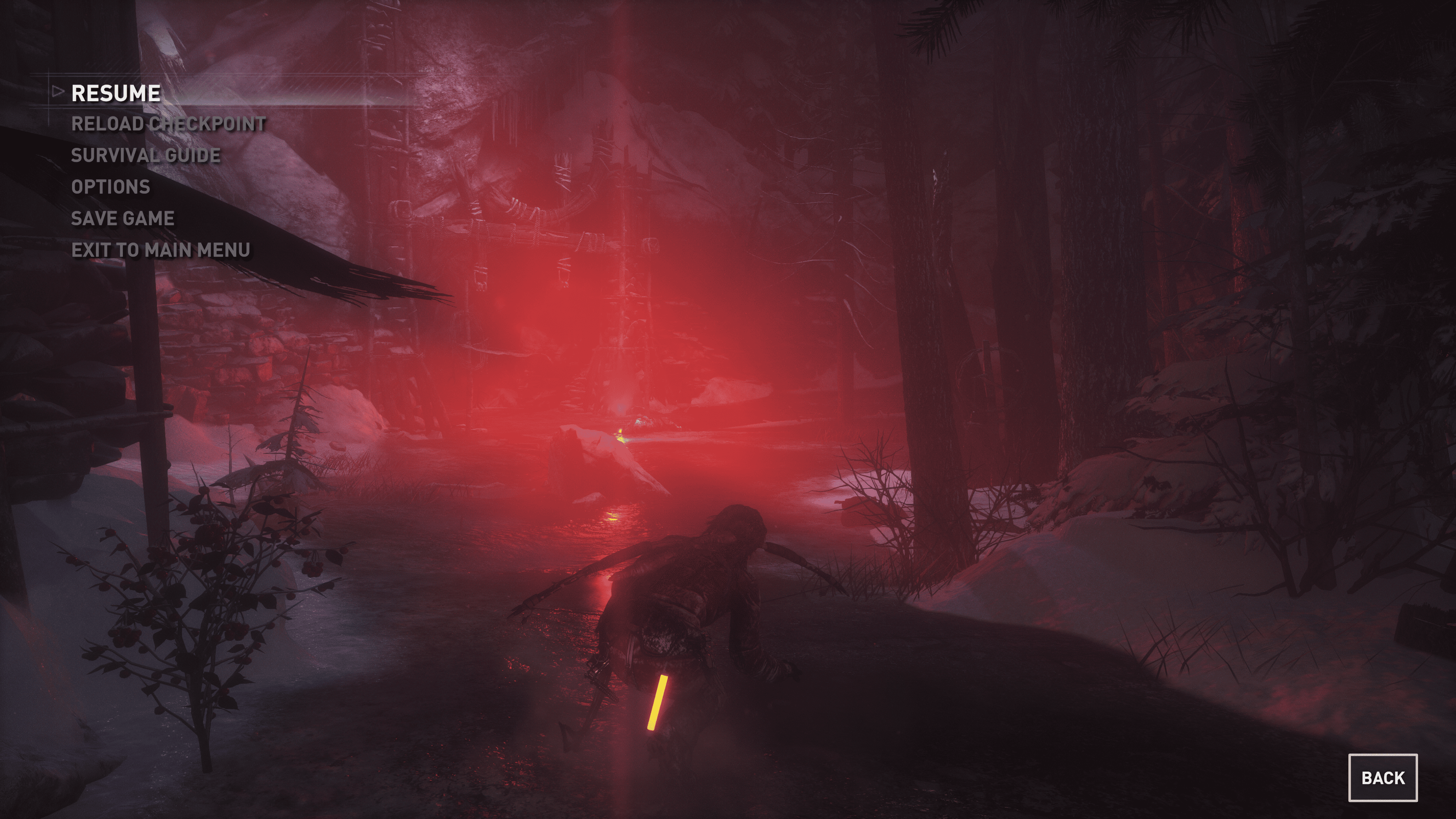
Task: Open the Survival Guide
Action: pos(145,155)
